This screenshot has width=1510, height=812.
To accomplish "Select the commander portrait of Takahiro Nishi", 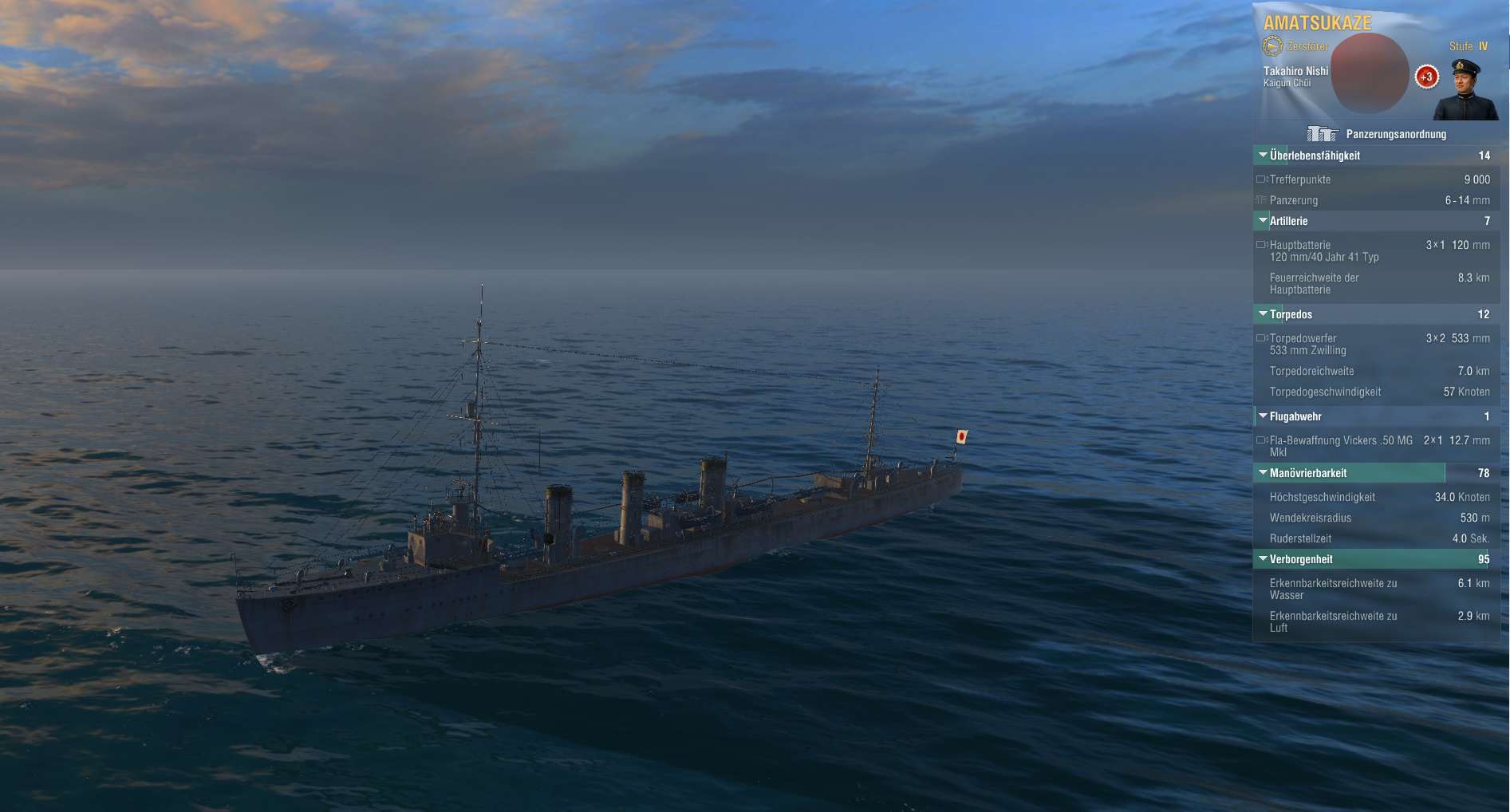I will pyautogui.click(x=1465, y=89).
